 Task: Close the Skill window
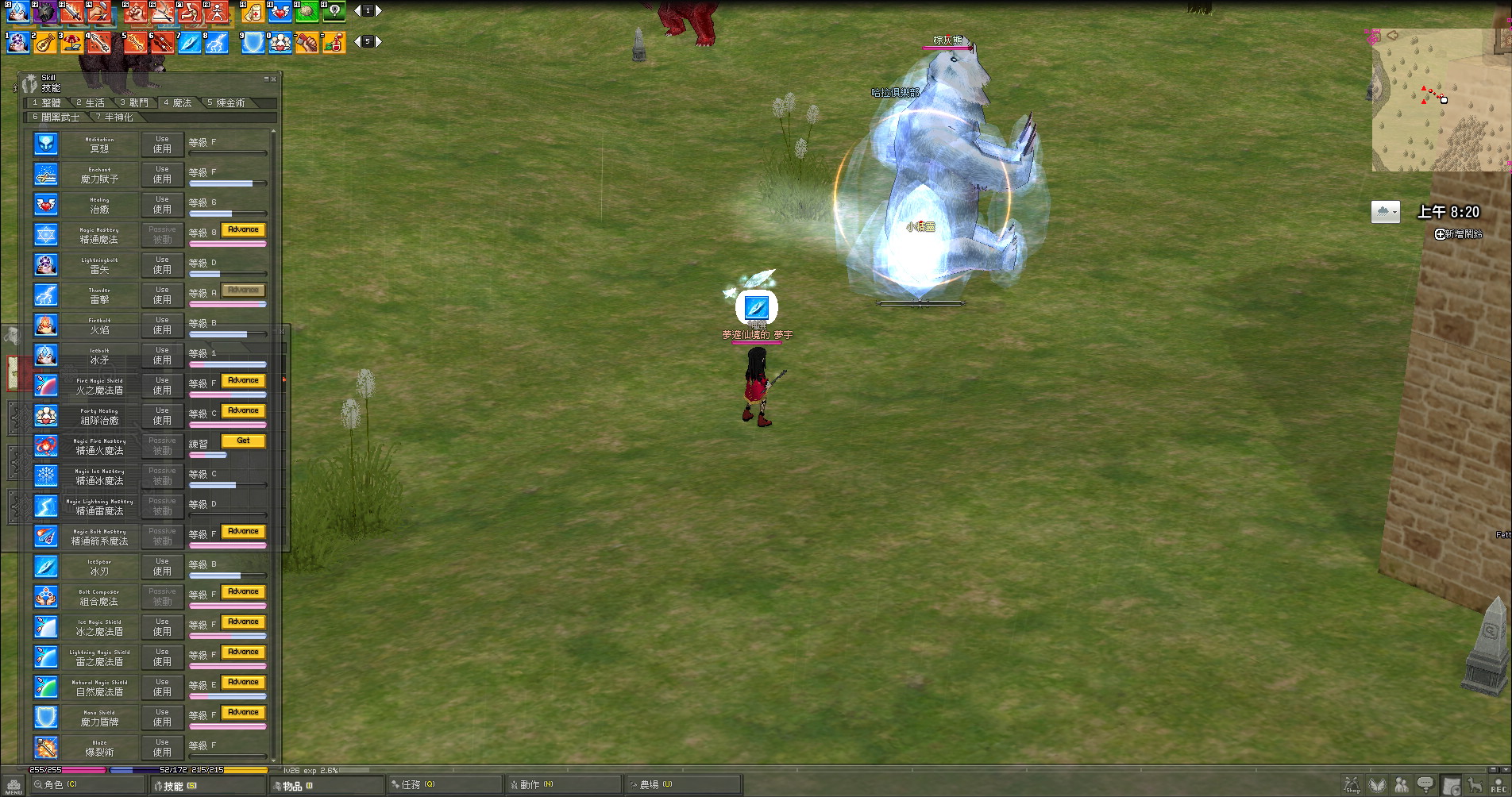(274, 79)
